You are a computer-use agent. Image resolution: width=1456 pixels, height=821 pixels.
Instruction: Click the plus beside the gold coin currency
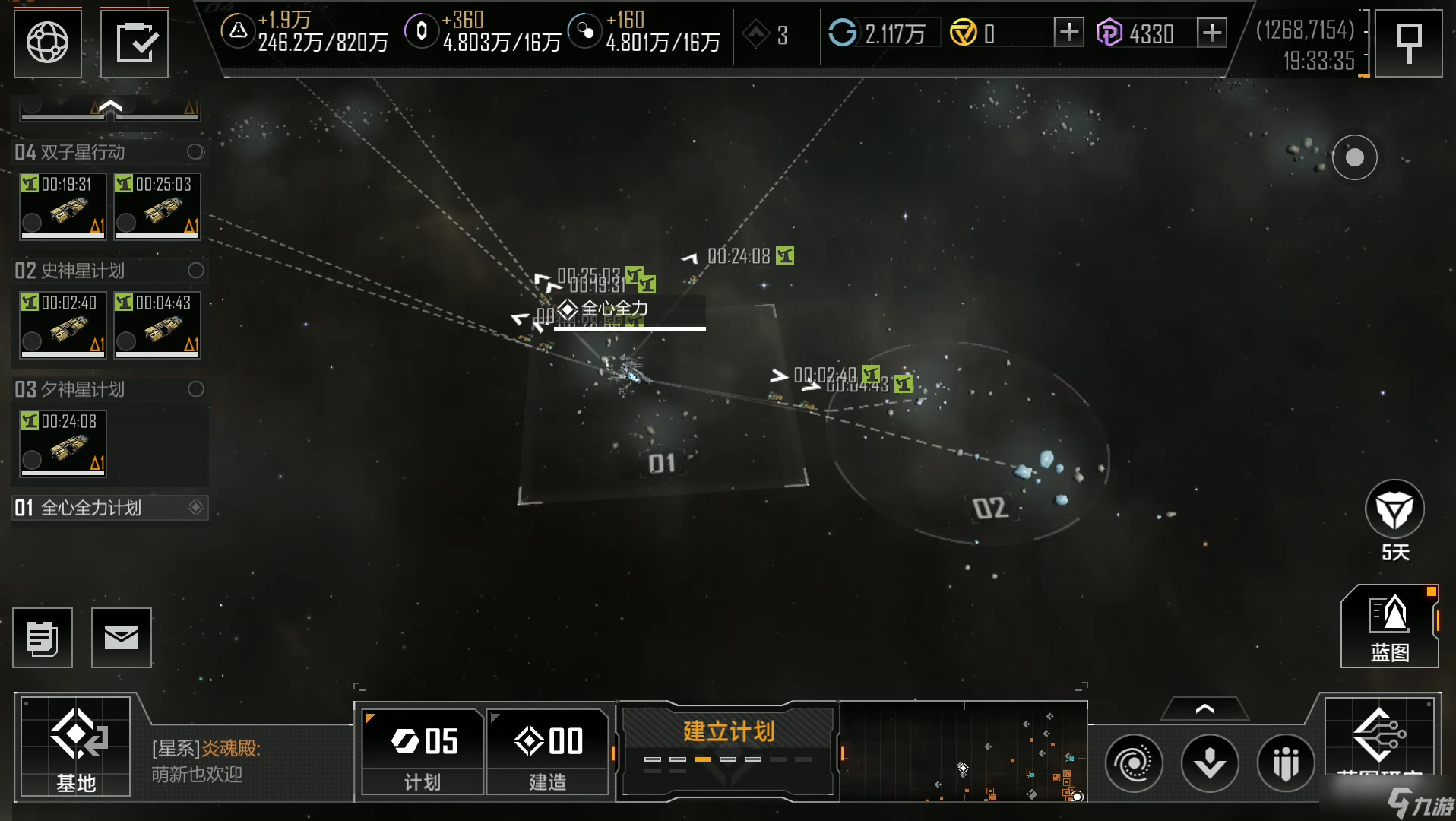tap(1068, 33)
